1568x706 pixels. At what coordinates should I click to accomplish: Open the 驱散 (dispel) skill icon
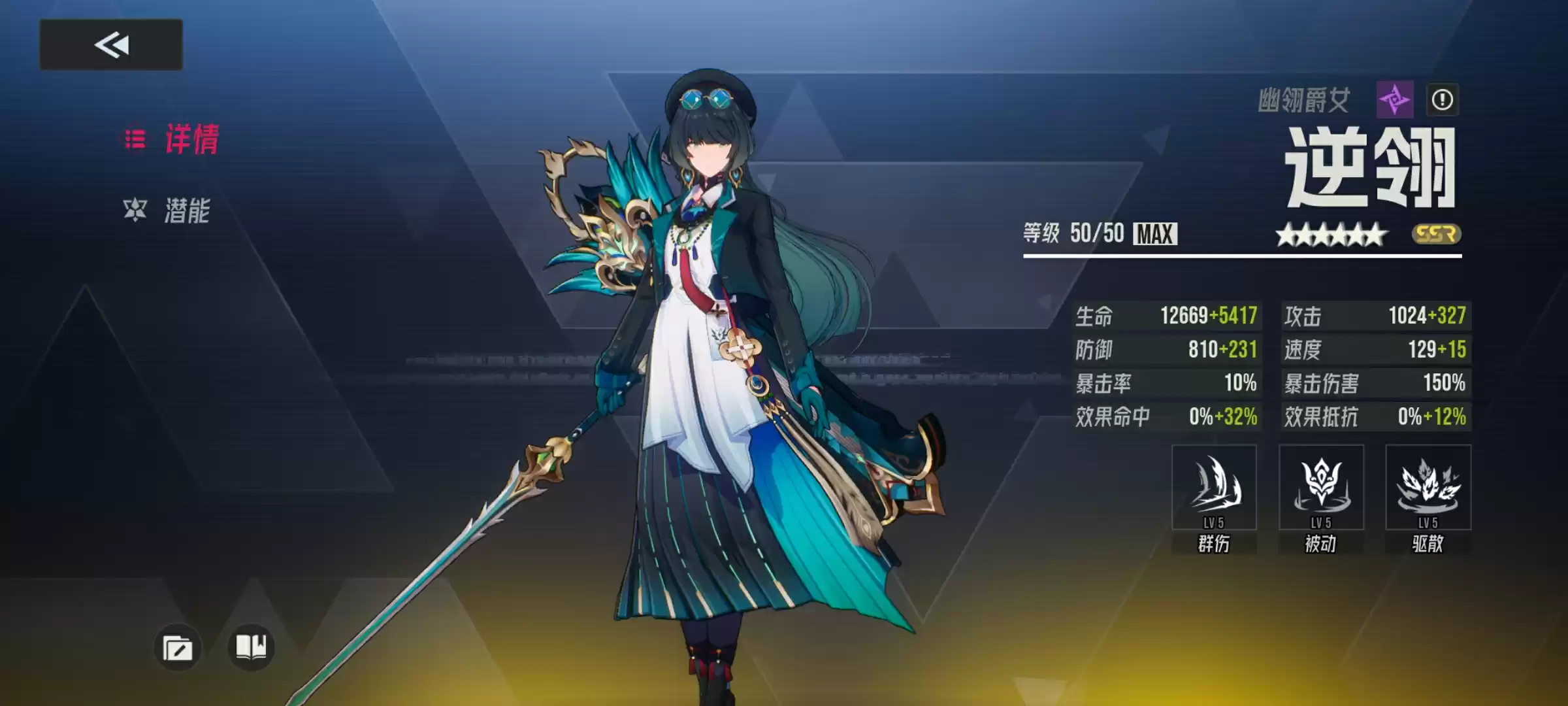(x=1428, y=487)
